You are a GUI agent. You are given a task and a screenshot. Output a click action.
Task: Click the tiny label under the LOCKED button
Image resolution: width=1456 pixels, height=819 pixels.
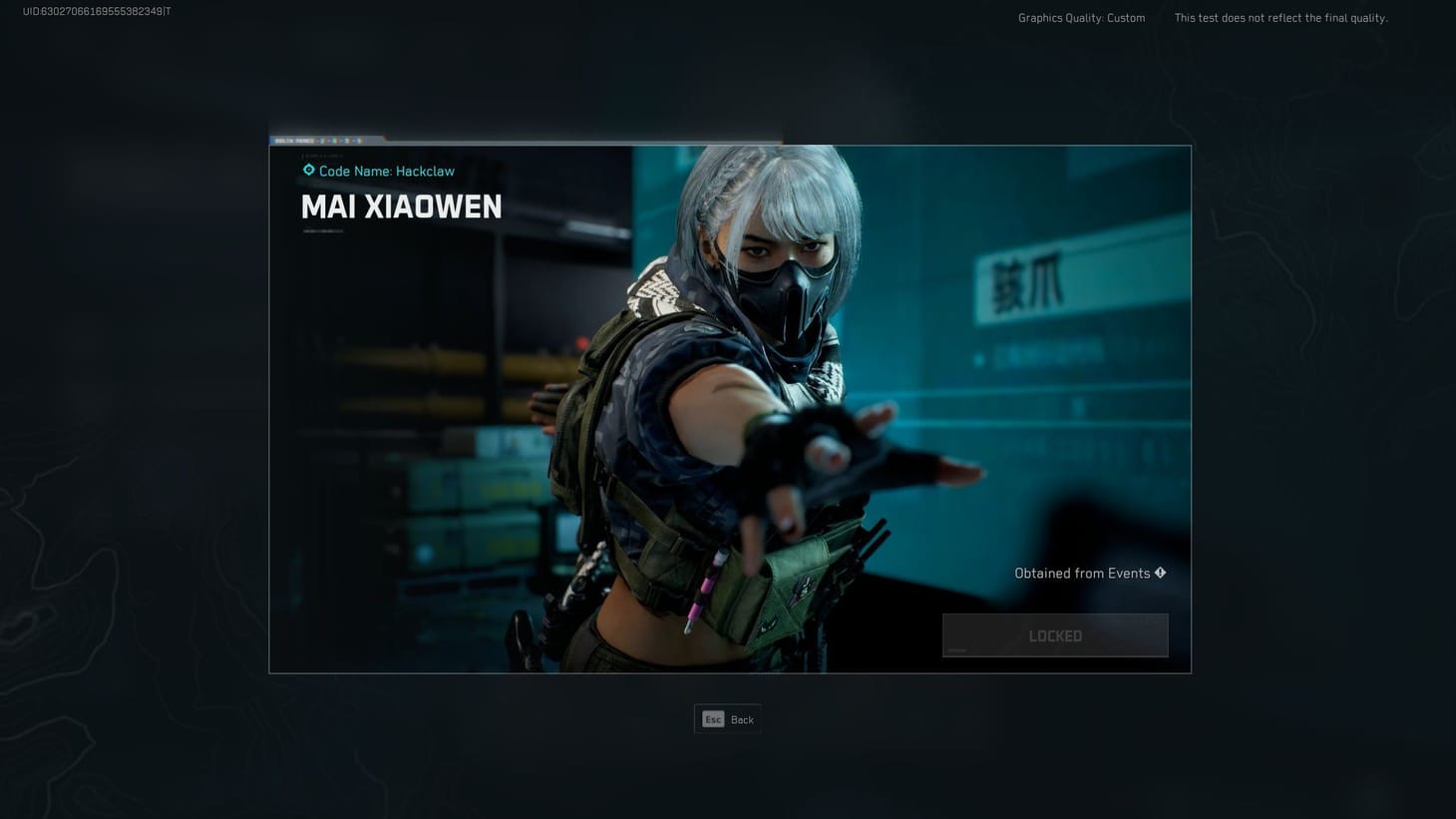click(956, 649)
